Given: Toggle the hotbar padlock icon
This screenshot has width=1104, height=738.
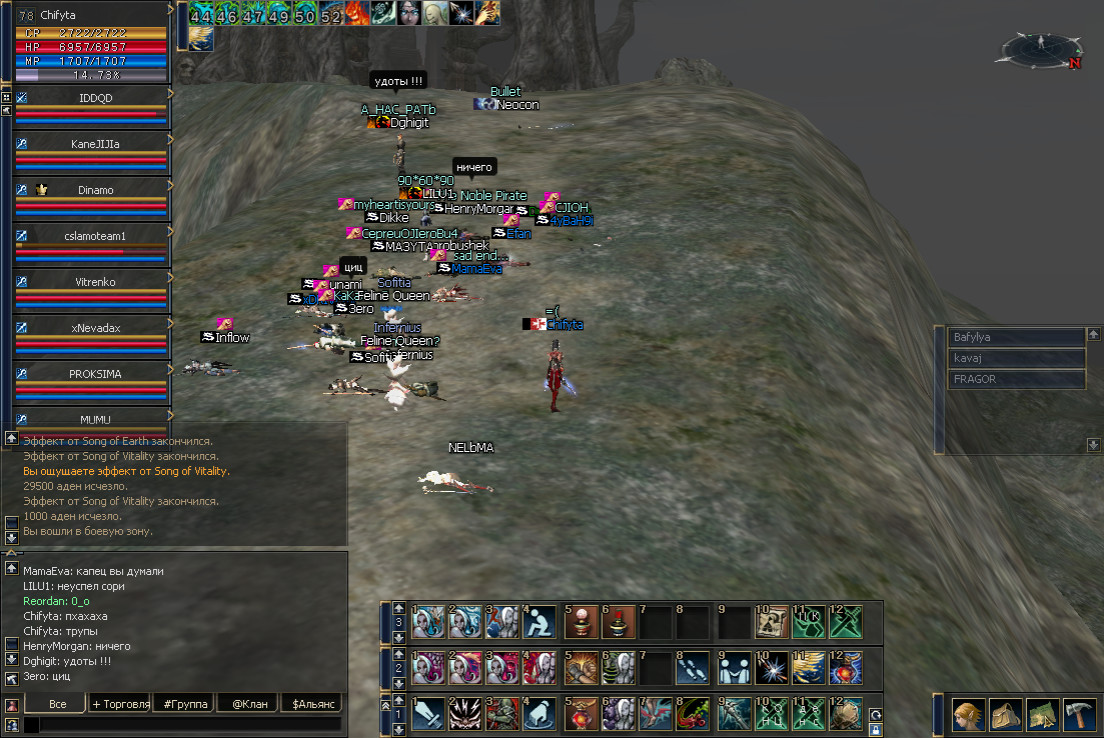Looking at the screenshot, I should pos(876,730).
